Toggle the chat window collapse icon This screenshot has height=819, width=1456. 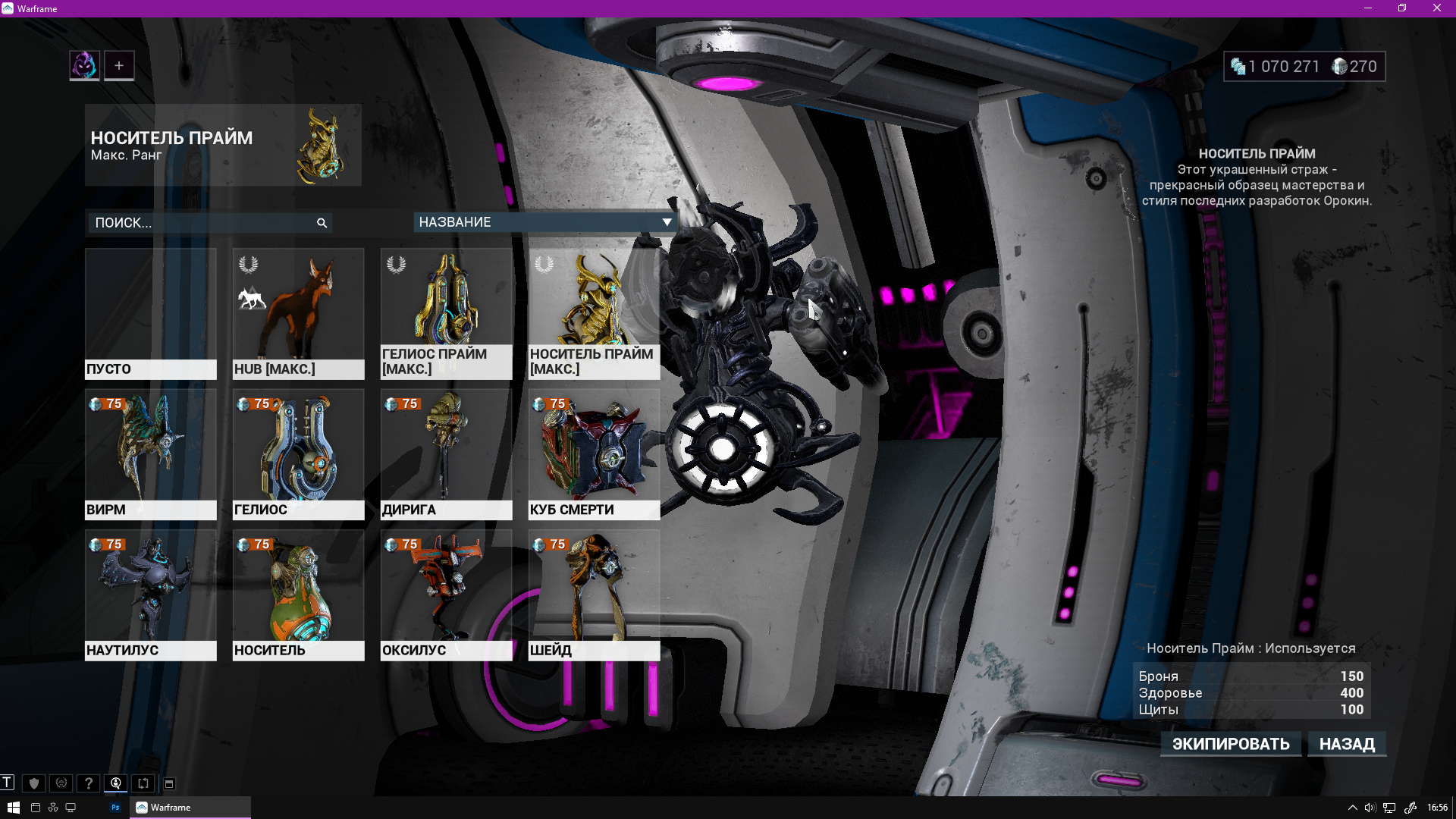pyautogui.click(x=168, y=783)
